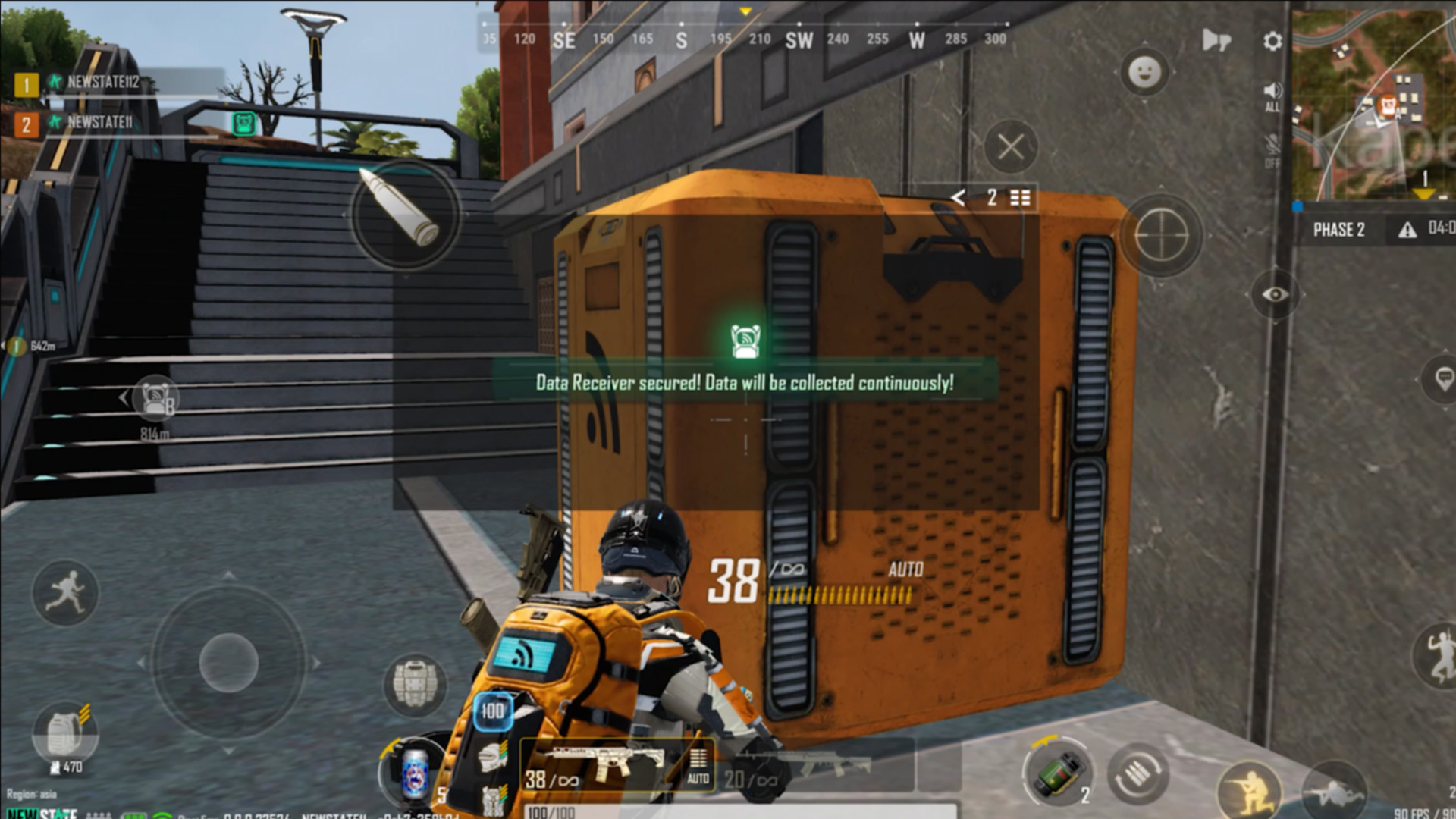Reload using the ammo reload button
Image resolution: width=1456 pixels, height=819 pixels.
coord(1137,775)
